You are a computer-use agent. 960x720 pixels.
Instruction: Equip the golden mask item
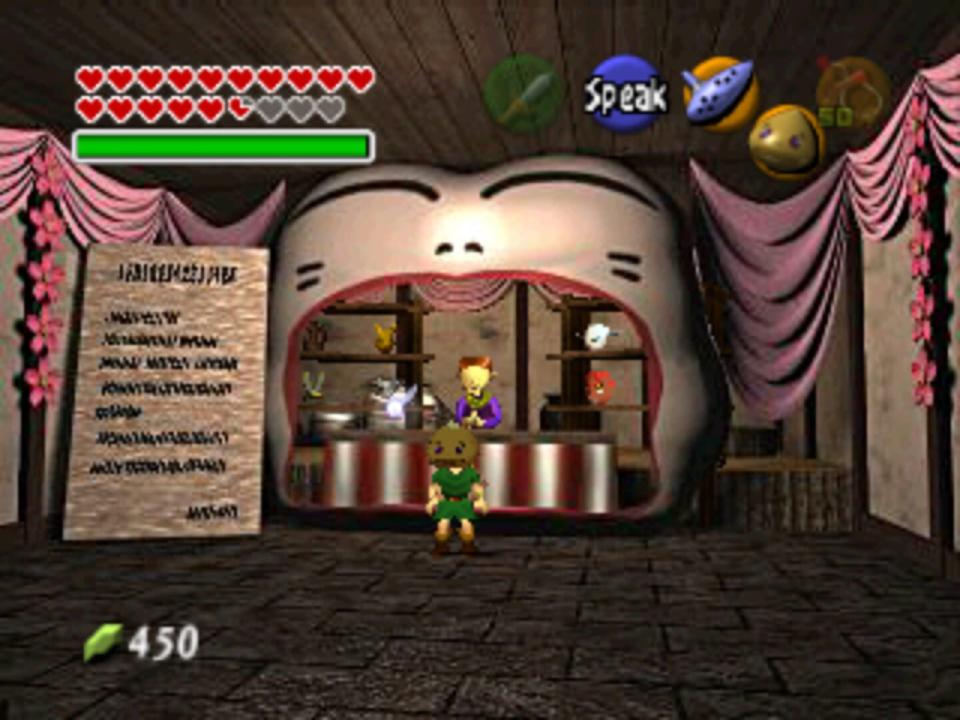tap(786, 141)
